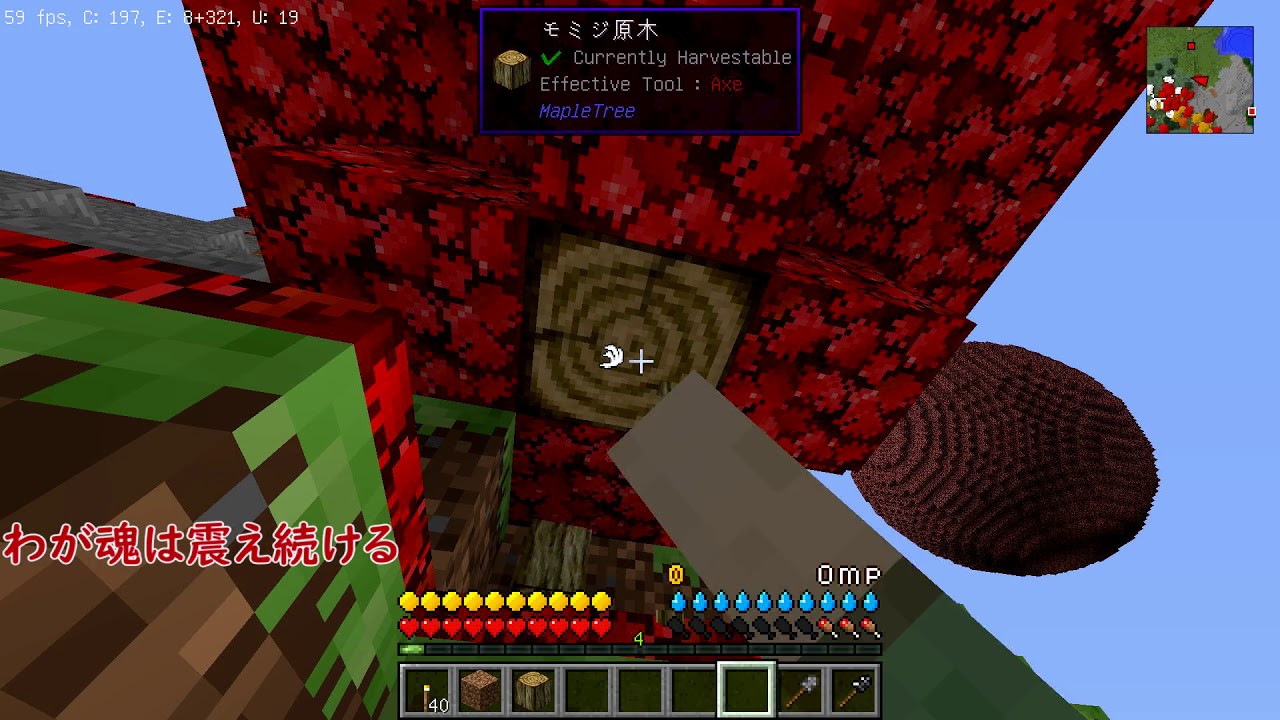This screenshot has width=1280, height=720.
Task: Click the gold coin icon above the hunger bar
Action: pos(673,572)
